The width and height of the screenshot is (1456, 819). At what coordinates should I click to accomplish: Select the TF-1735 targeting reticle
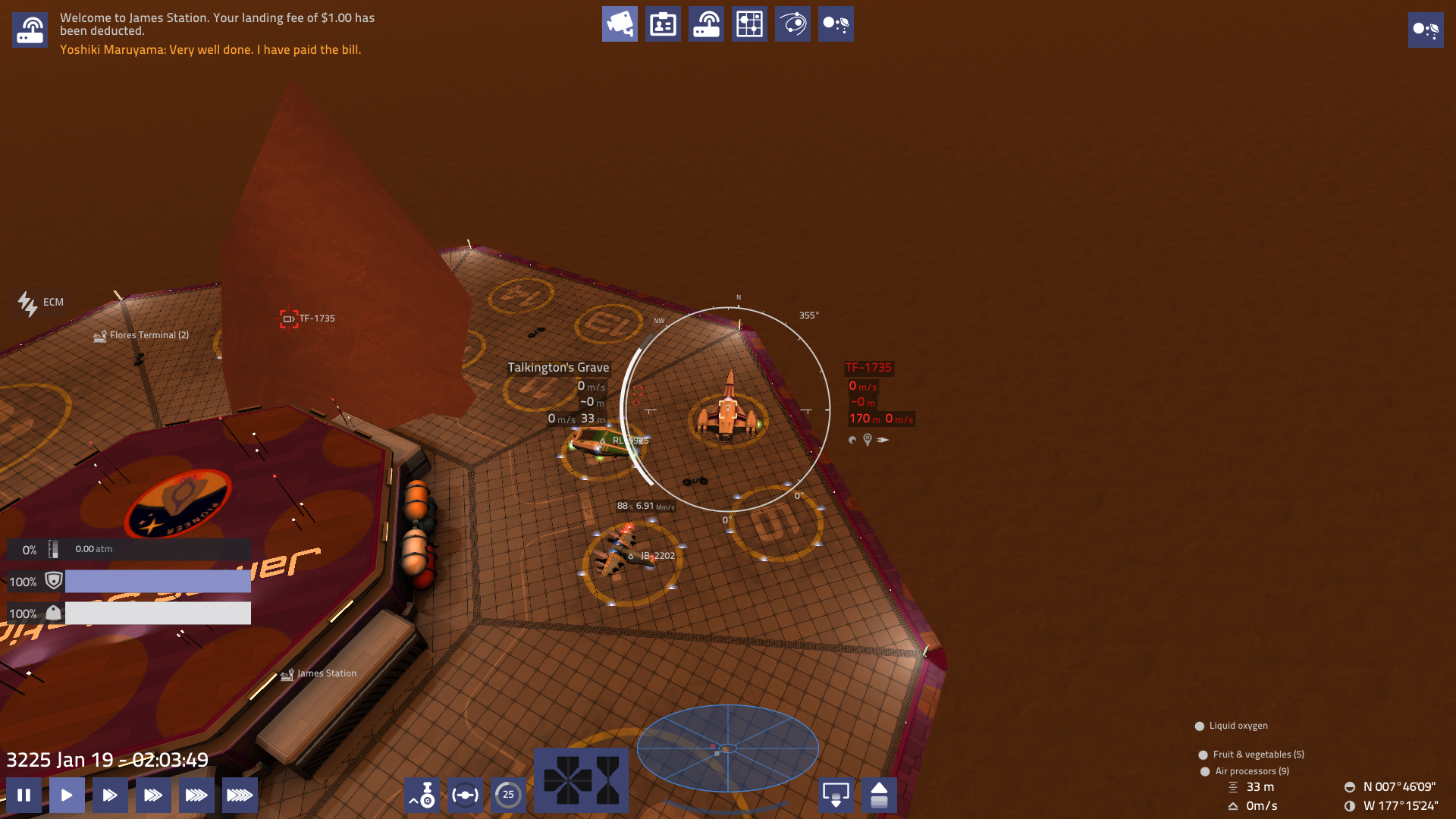[x=288, y=318]
